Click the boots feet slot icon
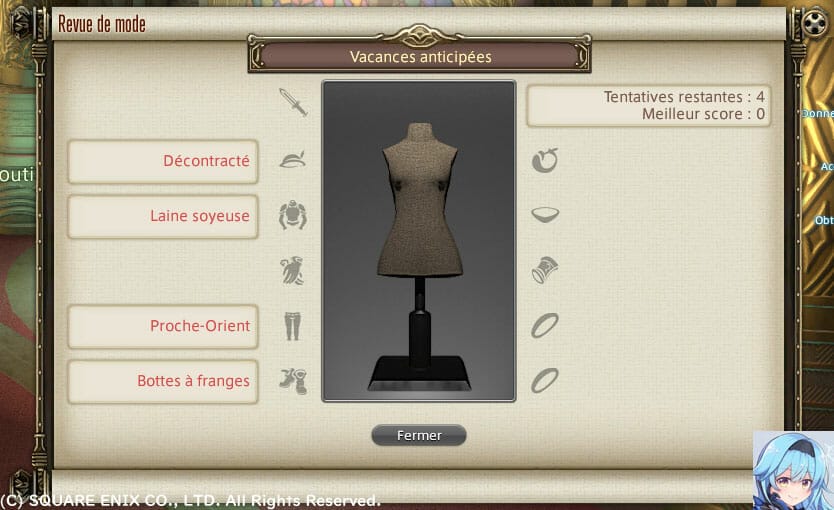The width and height of the screenshot is (834, 510). pyautogui.click(x=293, y=380)
